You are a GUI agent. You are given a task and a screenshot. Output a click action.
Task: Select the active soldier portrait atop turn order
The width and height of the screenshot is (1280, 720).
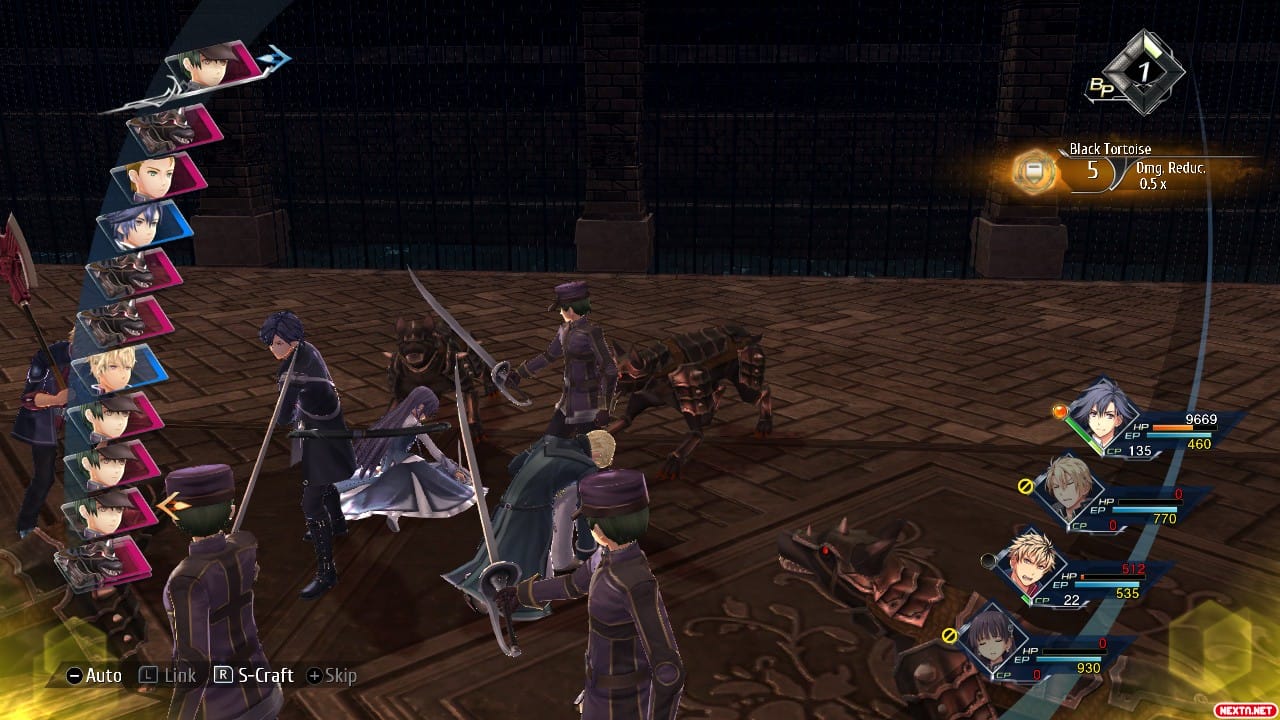click(x=213, y=66)
